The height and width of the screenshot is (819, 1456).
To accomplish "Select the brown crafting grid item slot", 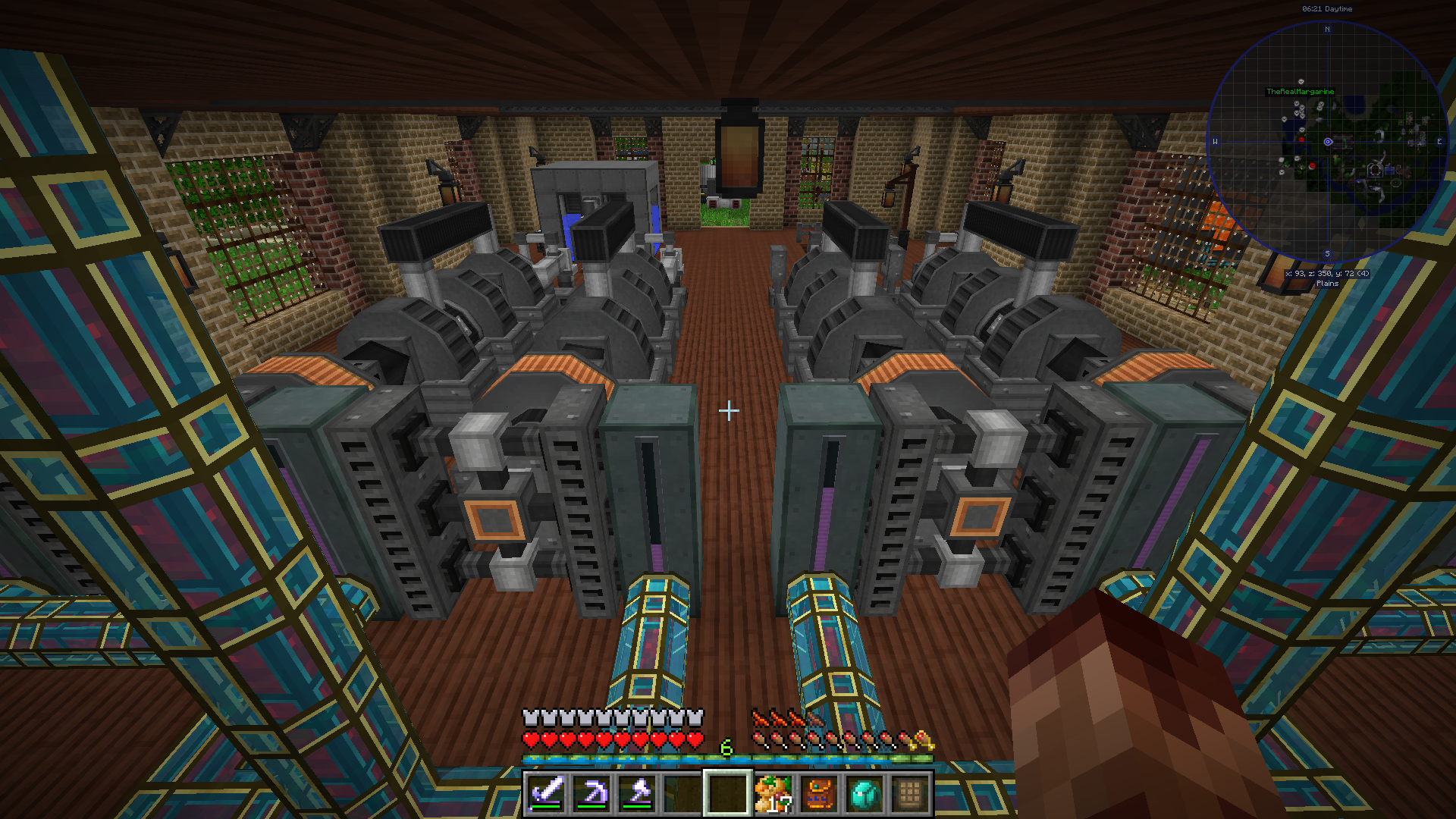I will click(909, 793).
